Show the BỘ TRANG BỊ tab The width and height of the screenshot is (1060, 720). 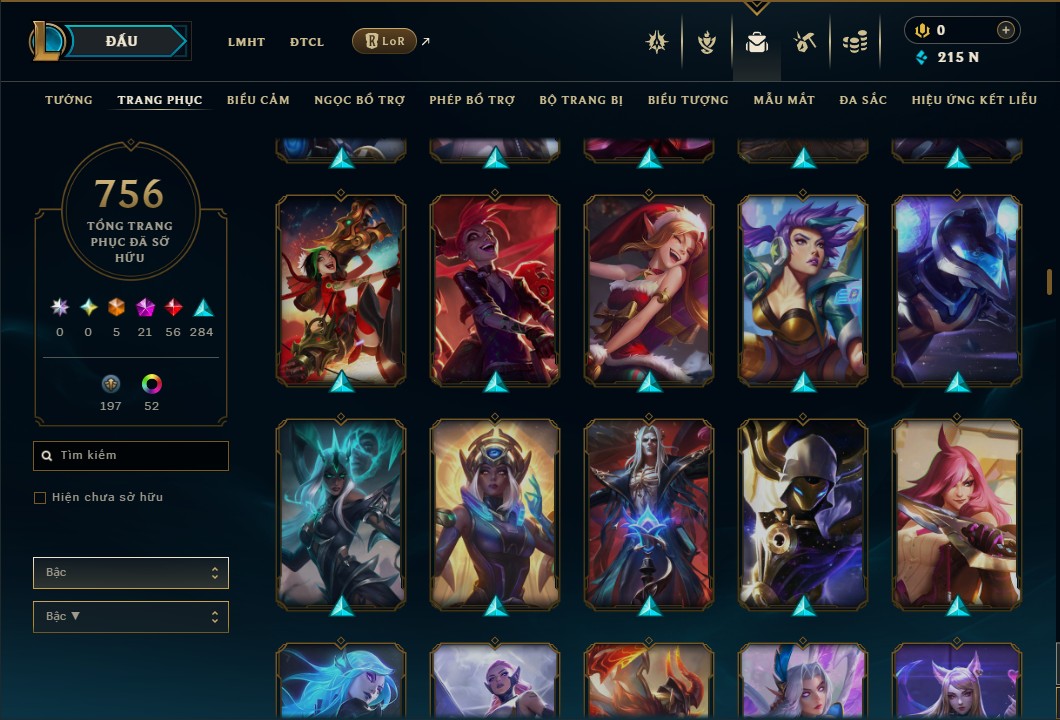[x=581, y=100]
